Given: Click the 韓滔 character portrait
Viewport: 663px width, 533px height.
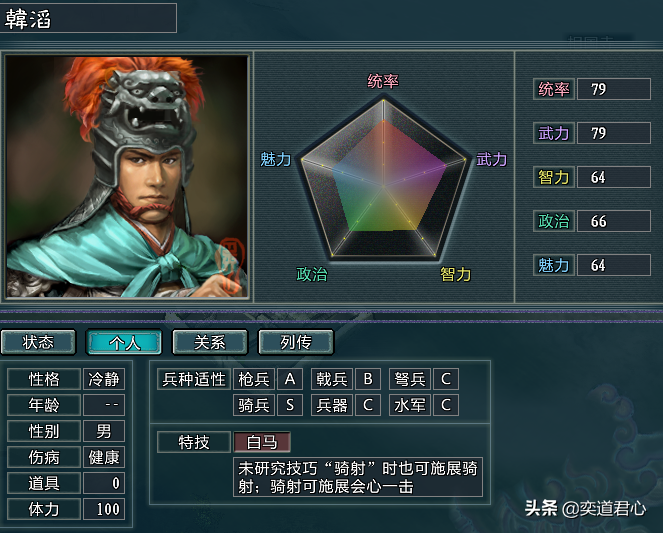Looking at the screenshot, I should click(x=126, y=177).
